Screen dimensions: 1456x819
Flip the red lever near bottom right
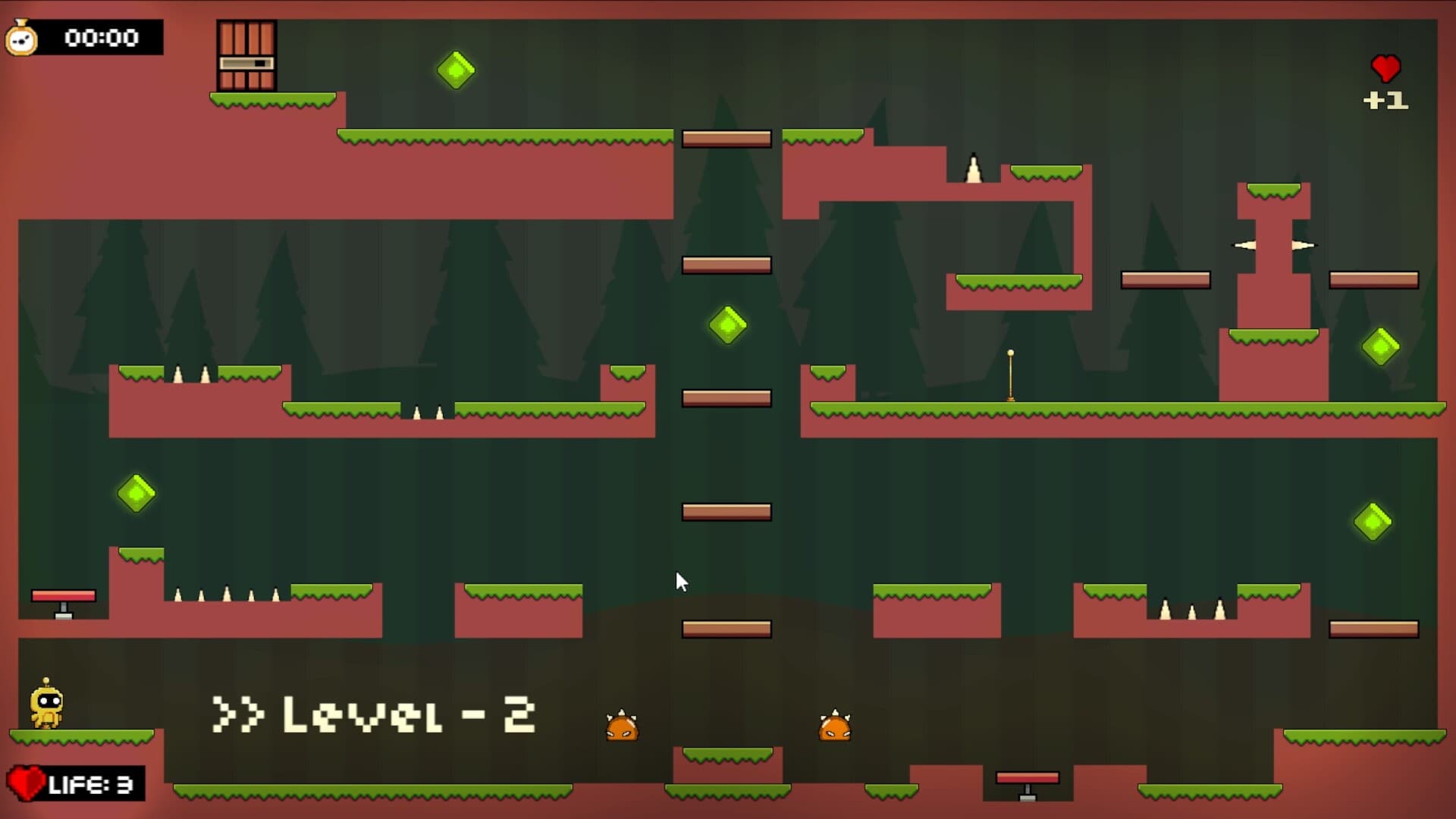(1028, 779)
